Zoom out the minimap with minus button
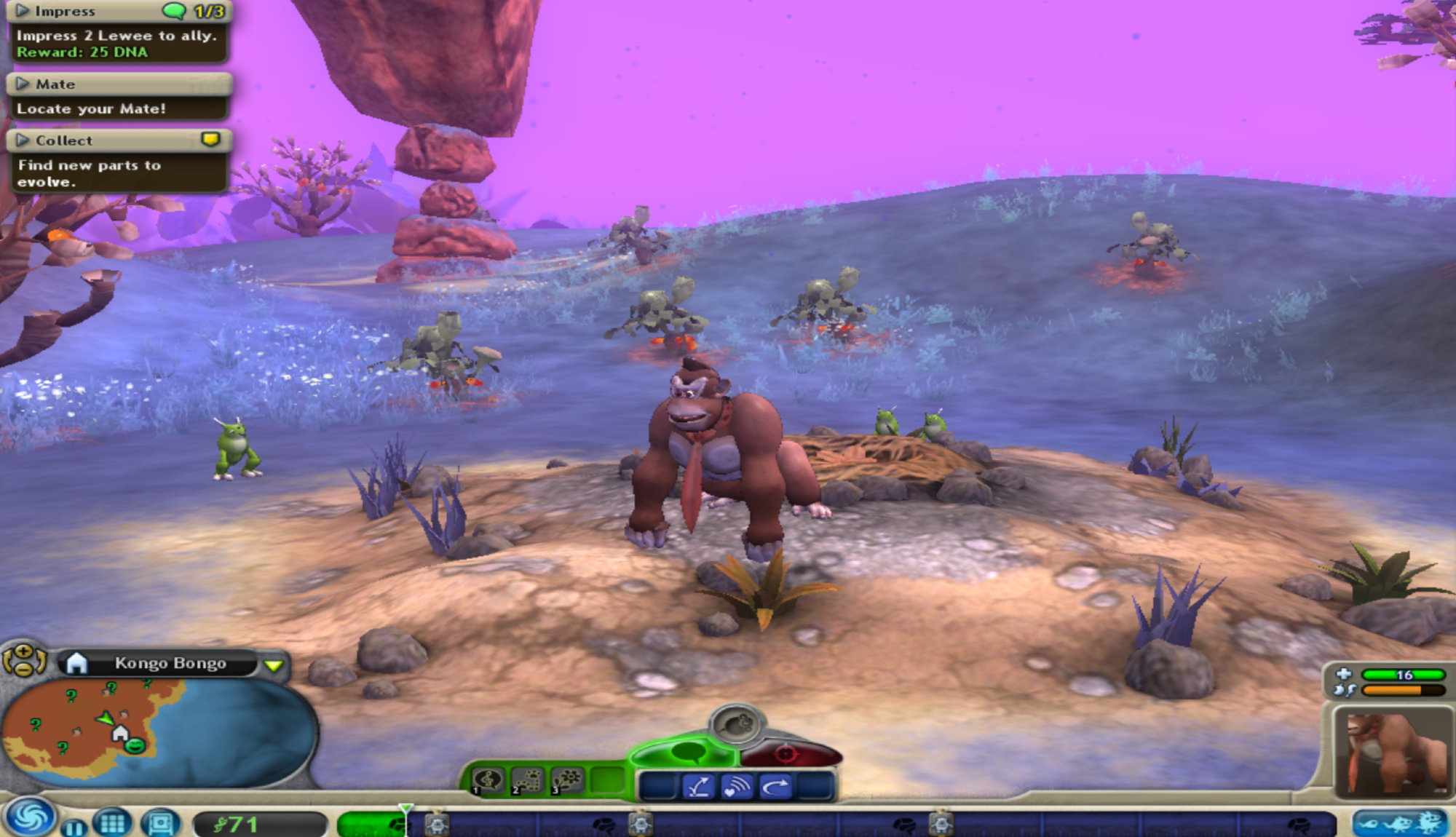The image size is (1456, 837). click(23, 668)
